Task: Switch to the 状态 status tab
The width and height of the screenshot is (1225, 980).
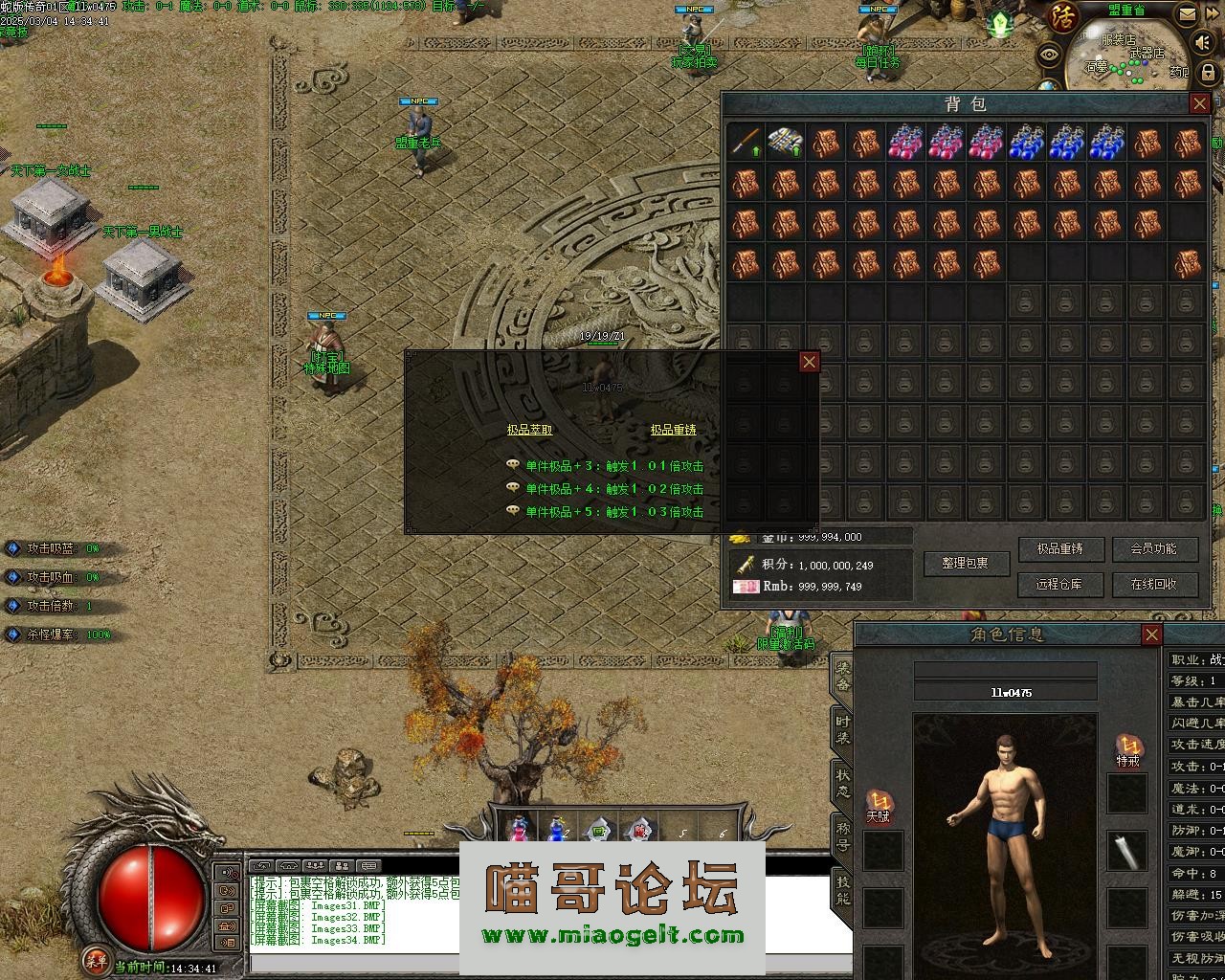Action: pos(842,782)
